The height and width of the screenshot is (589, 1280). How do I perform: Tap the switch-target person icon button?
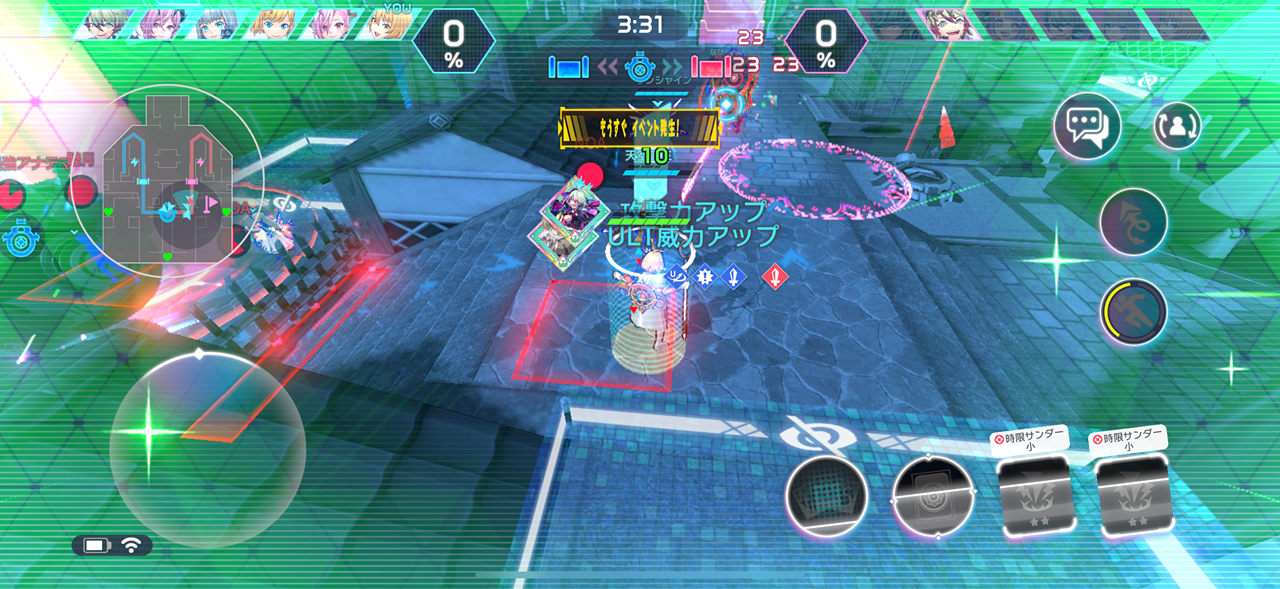pyautogui.click(x=1177, y=127)
